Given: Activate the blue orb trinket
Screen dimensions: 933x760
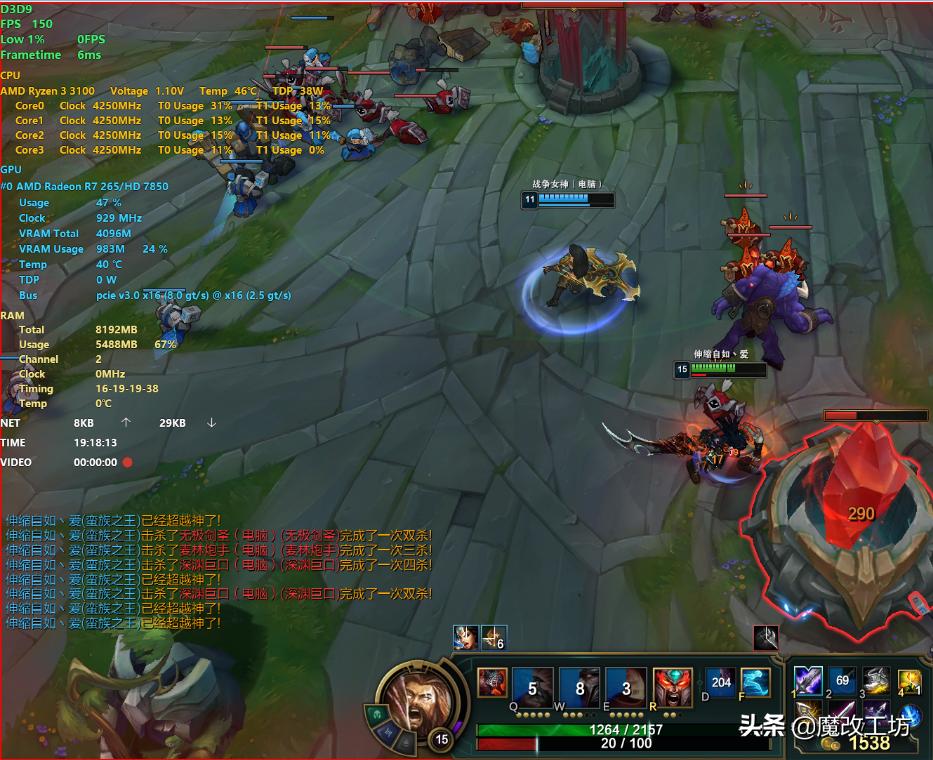Looking at the screenshot, I should coord(909,714).
